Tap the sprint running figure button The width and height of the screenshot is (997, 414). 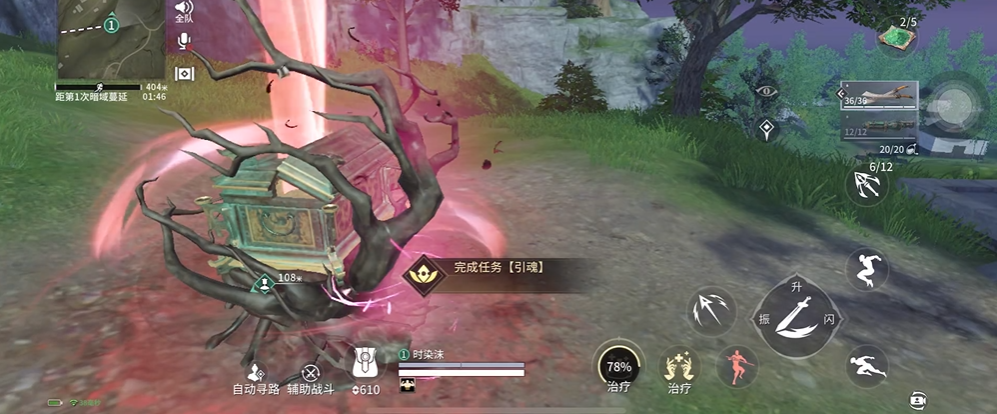(x=866, y=365)
